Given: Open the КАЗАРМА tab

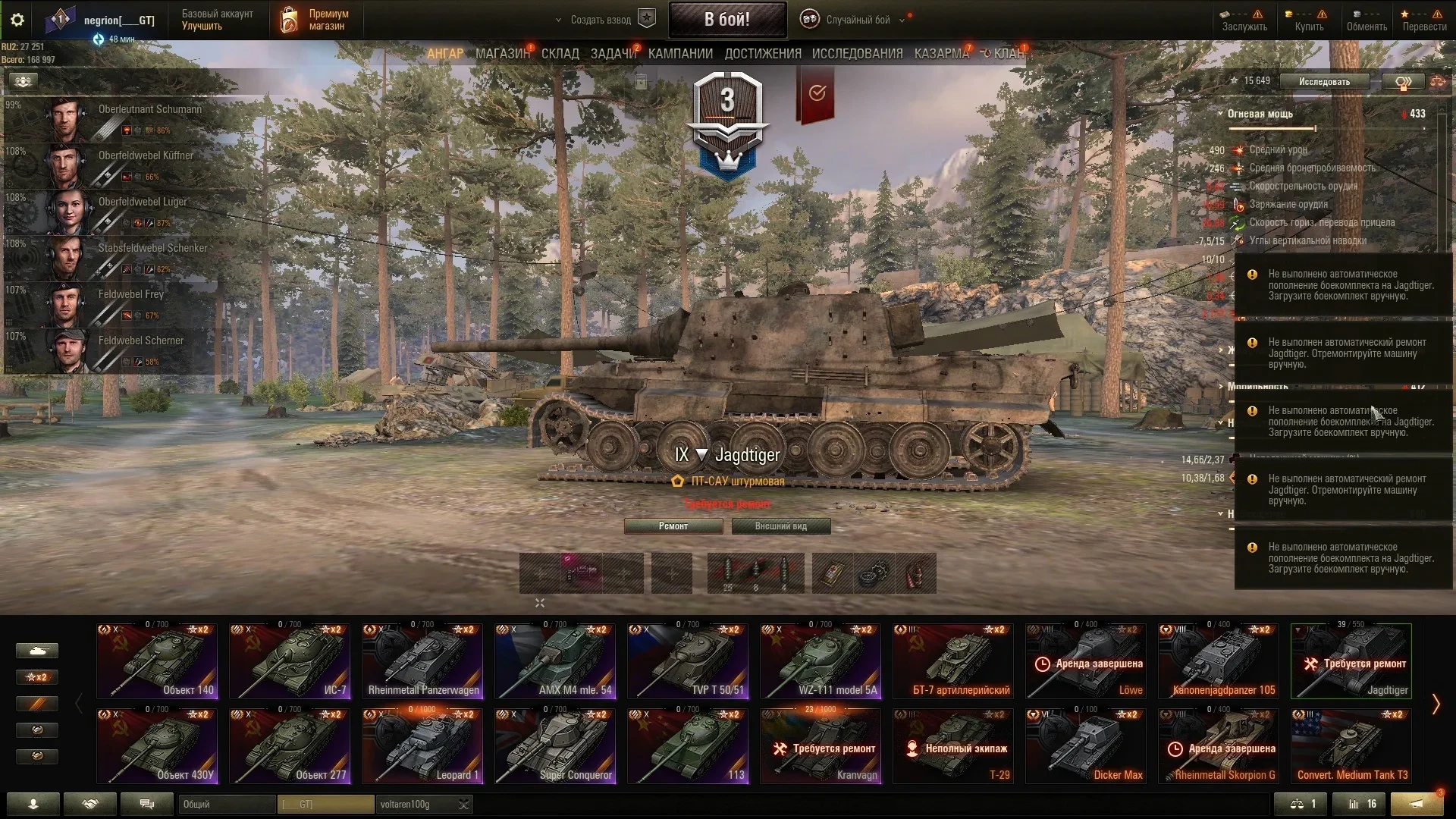Looking at the screenshot, I should coord(941,54).
